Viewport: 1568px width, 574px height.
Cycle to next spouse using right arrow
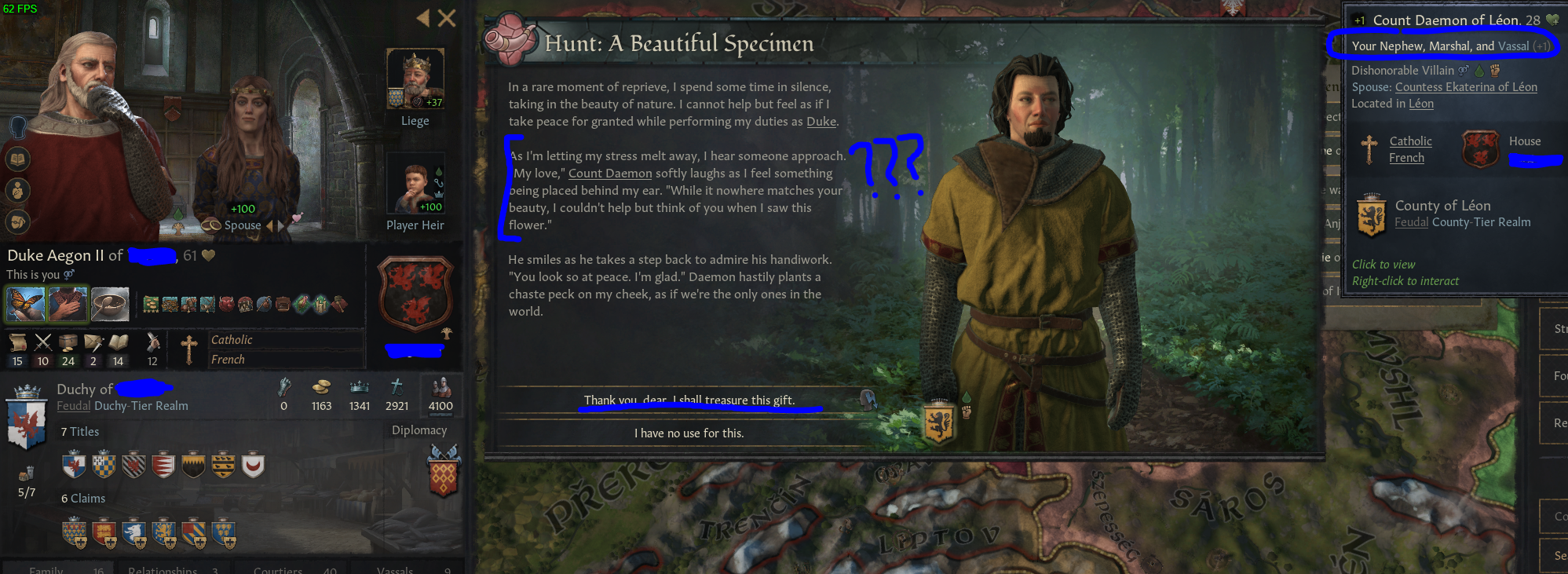(x=280, y=225)
